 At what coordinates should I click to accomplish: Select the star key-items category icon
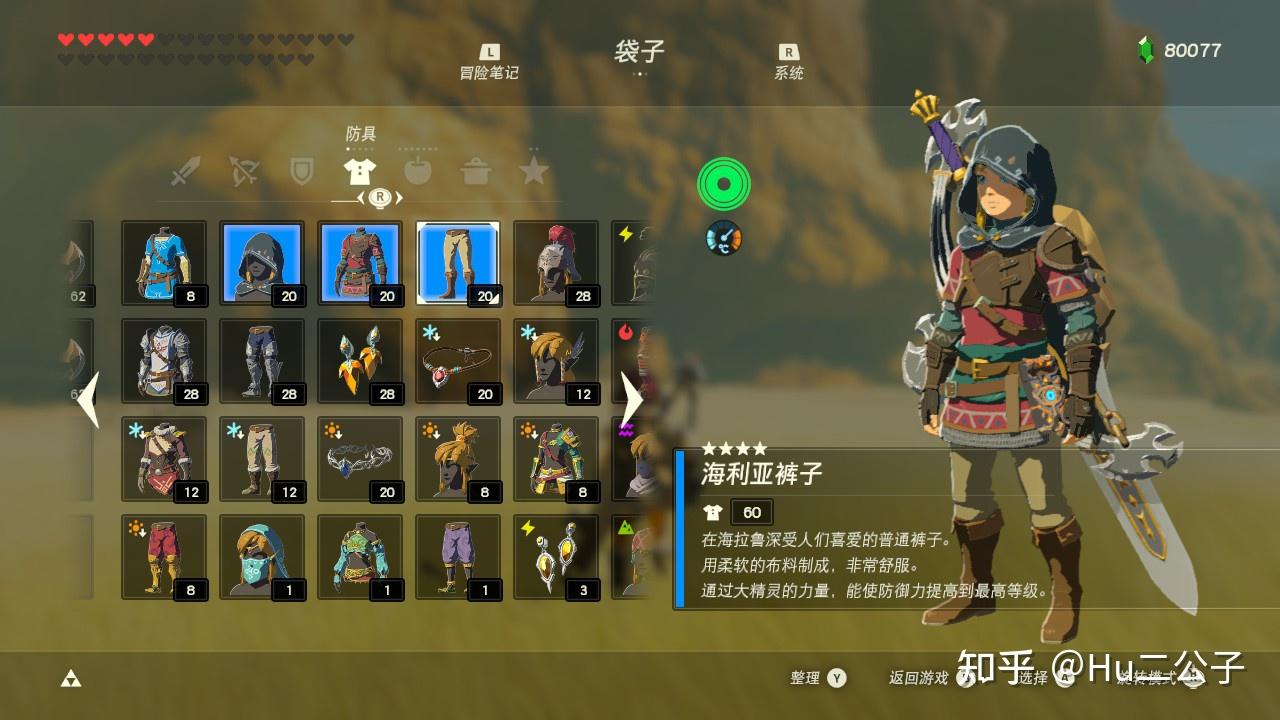tap(535, 172)
